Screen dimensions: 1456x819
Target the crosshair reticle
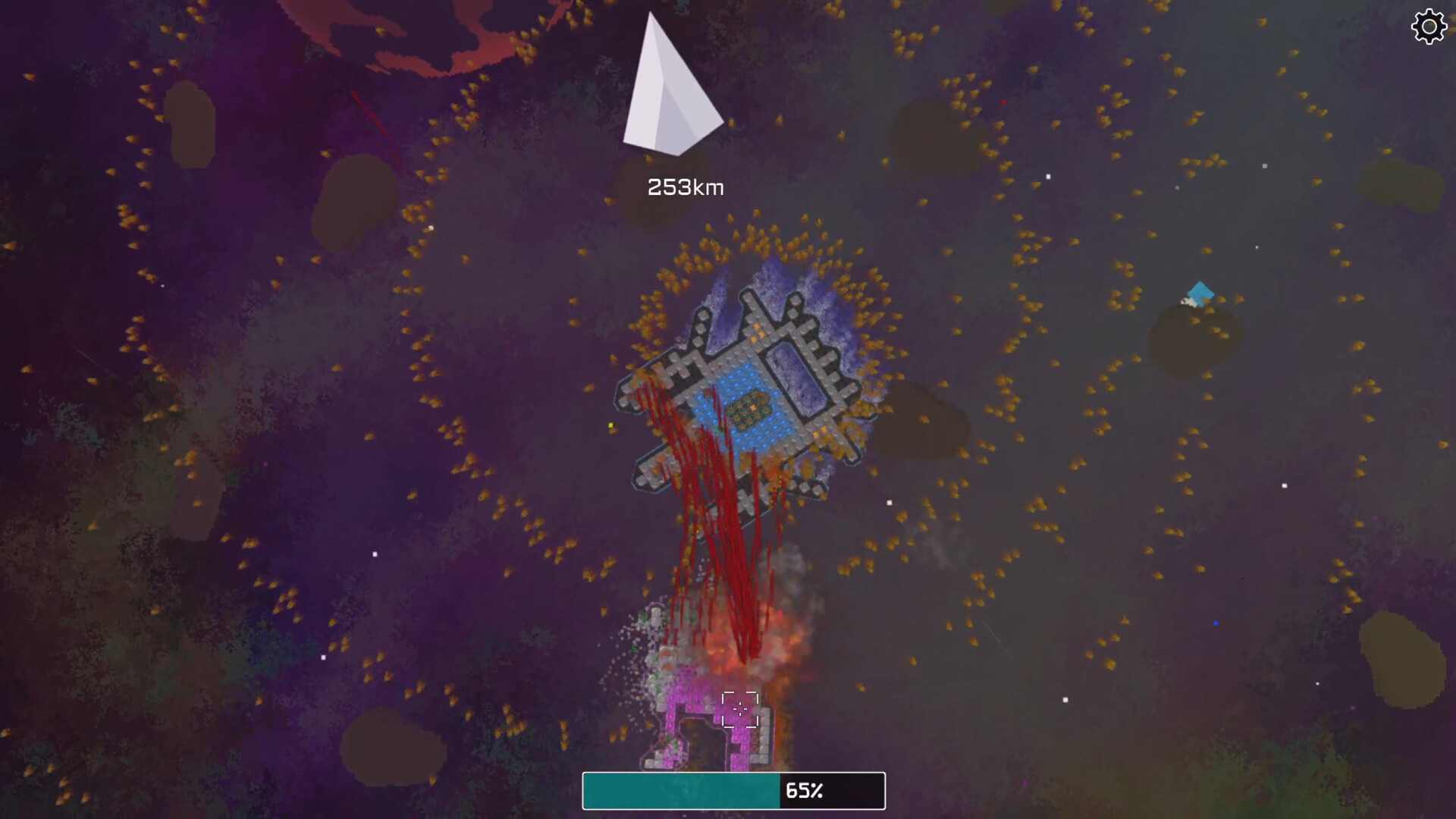point(740,708)
